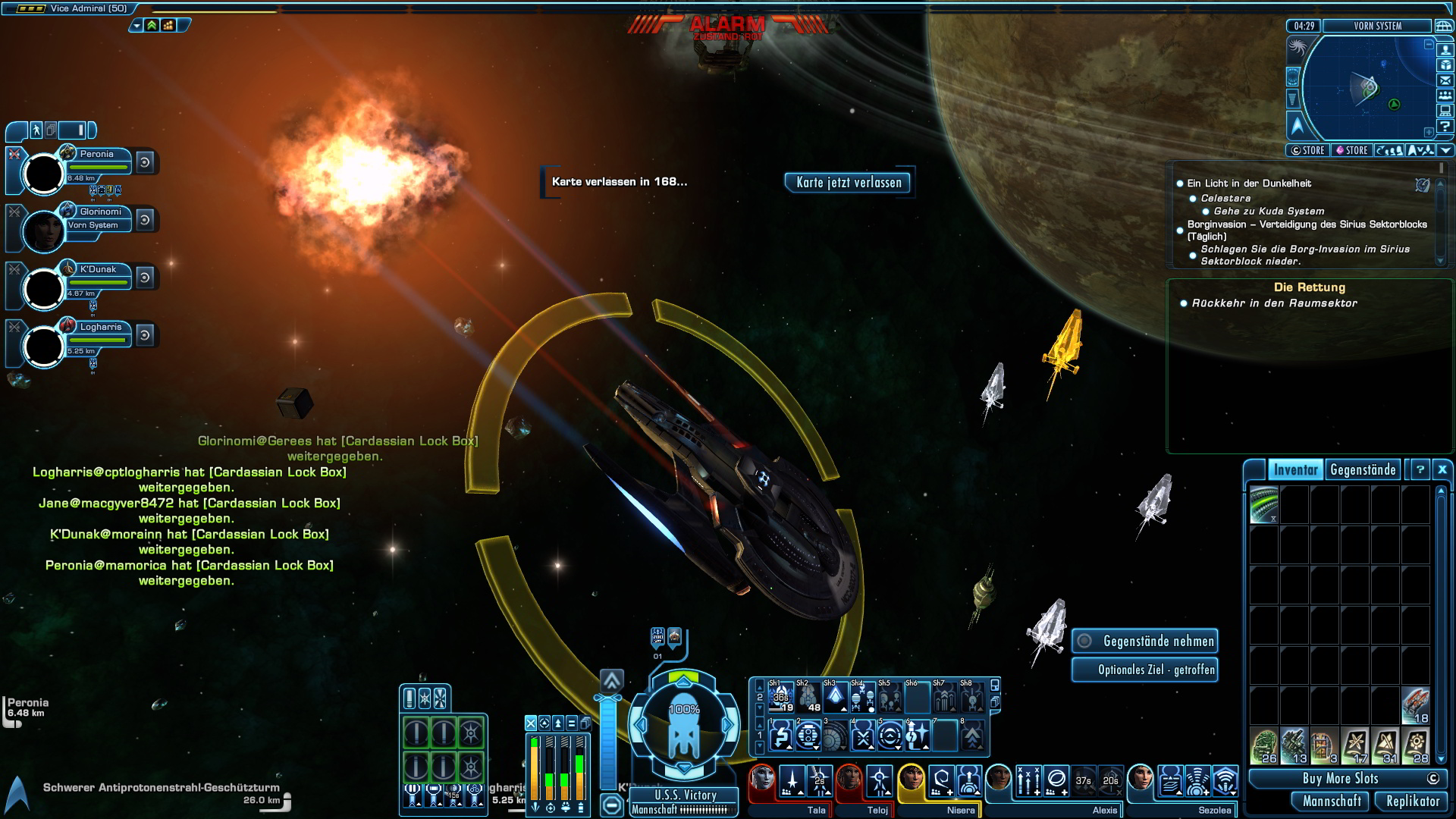Image resolution: width=1456 pixels, height=819 pixels.
Task: Close the inventory window
Action: pos(1442,470)
